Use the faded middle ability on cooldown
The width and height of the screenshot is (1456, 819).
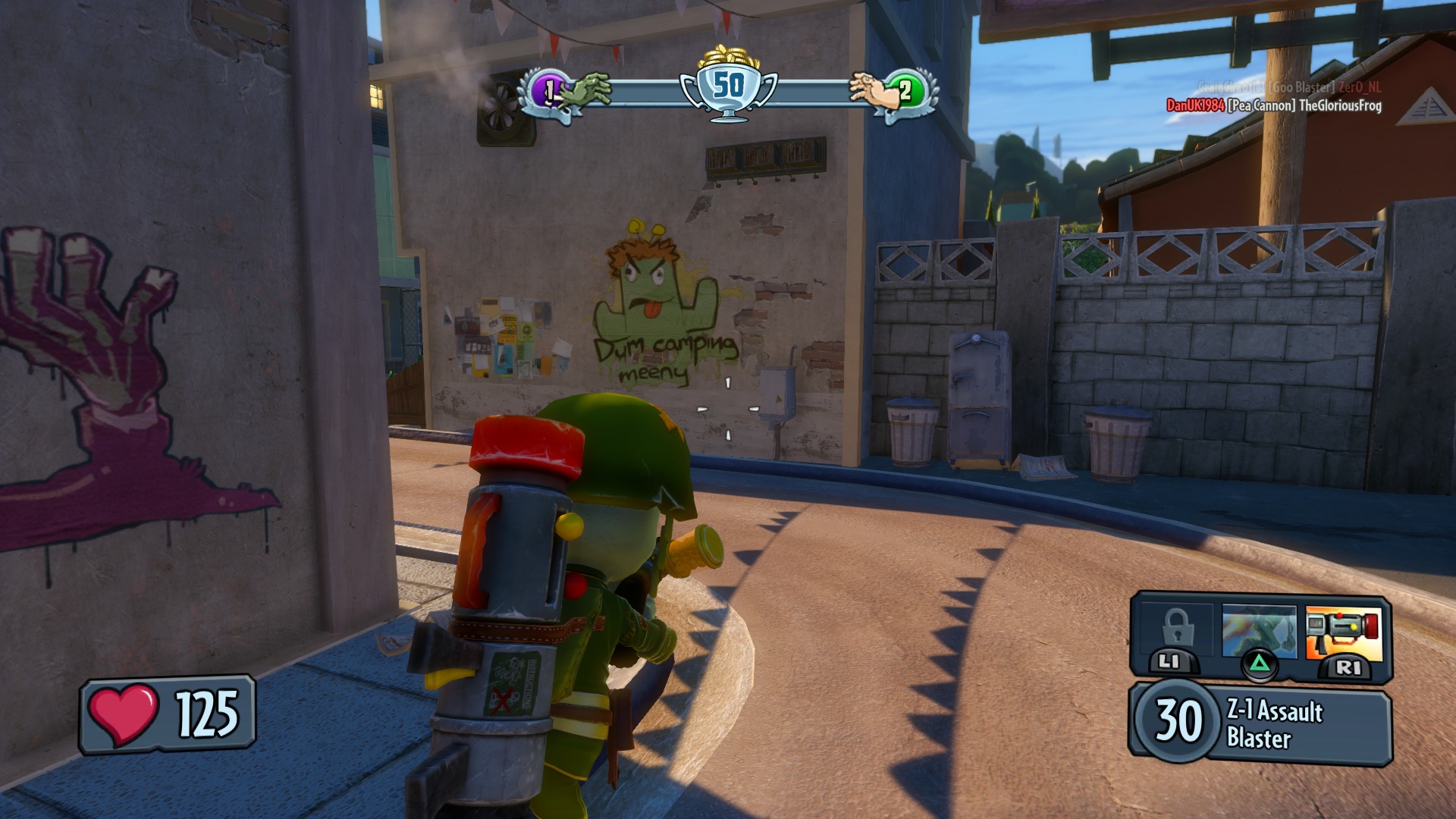1259,631
